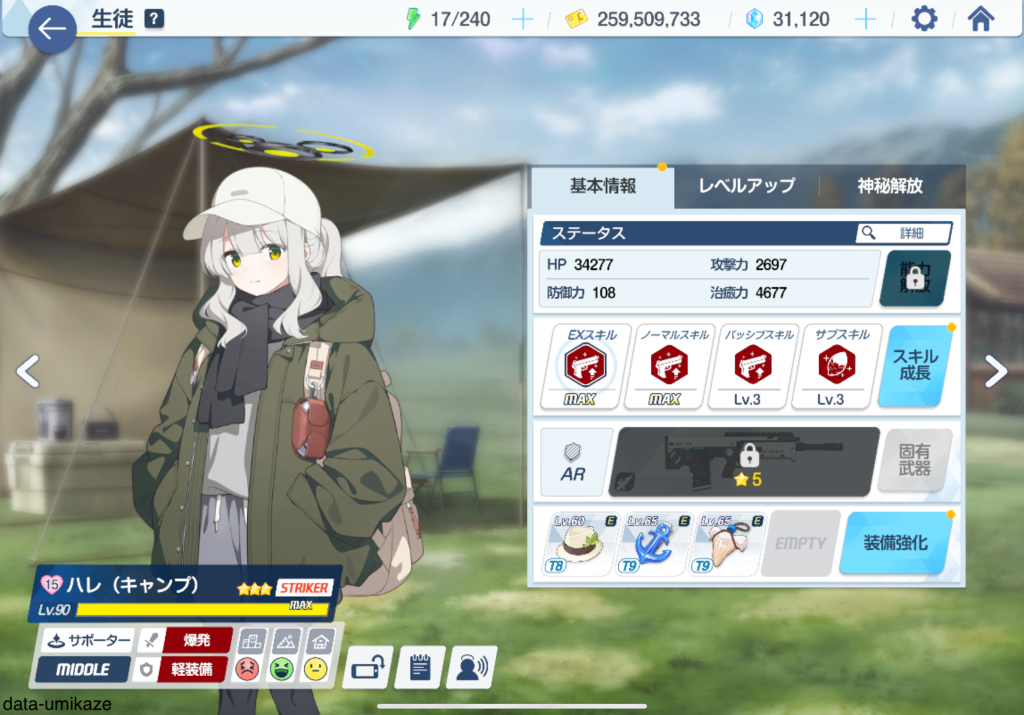Show status details with 詳細 button

pos(903,233)
